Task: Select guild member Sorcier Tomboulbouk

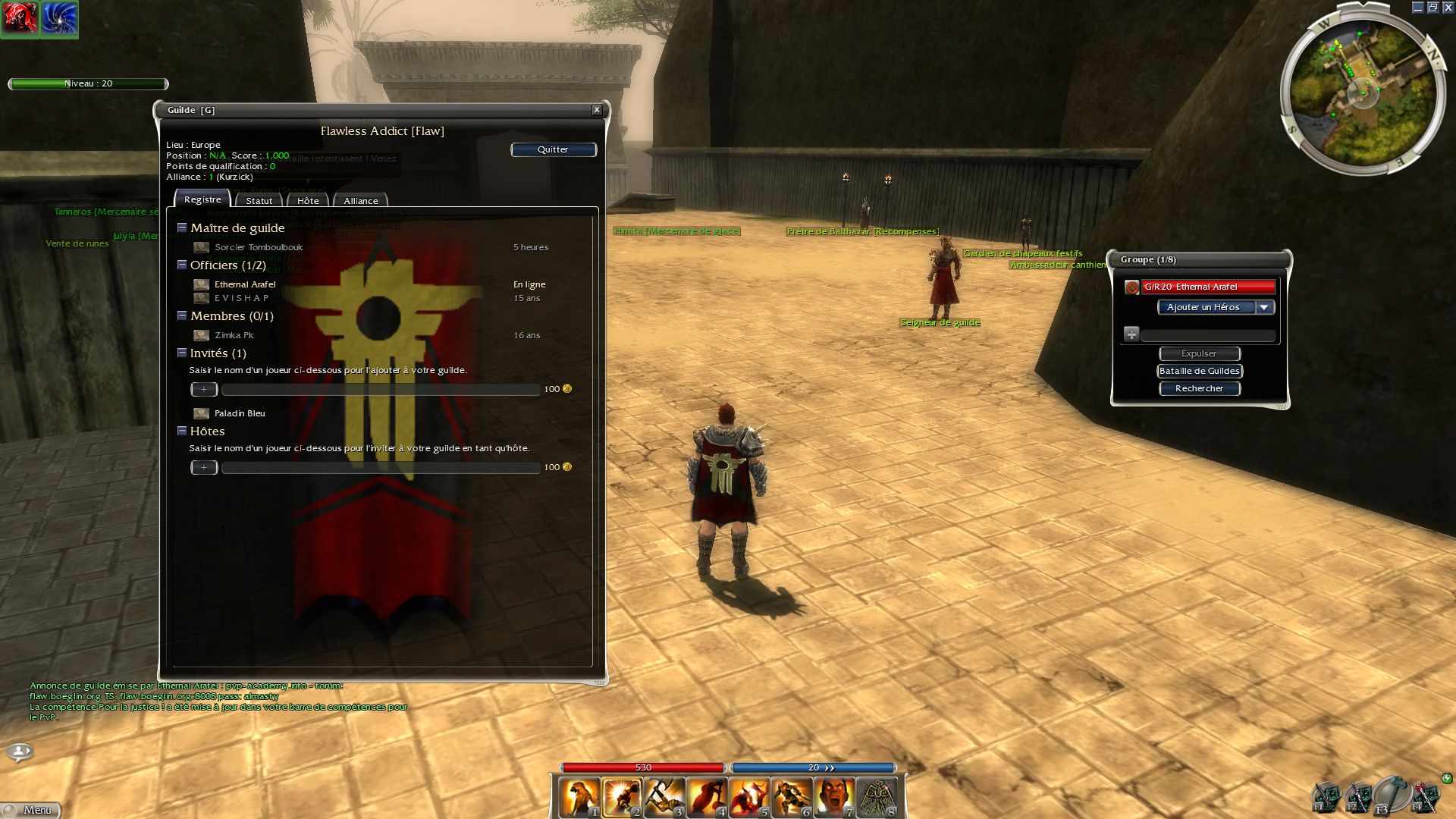Action: tap(258, 247)
